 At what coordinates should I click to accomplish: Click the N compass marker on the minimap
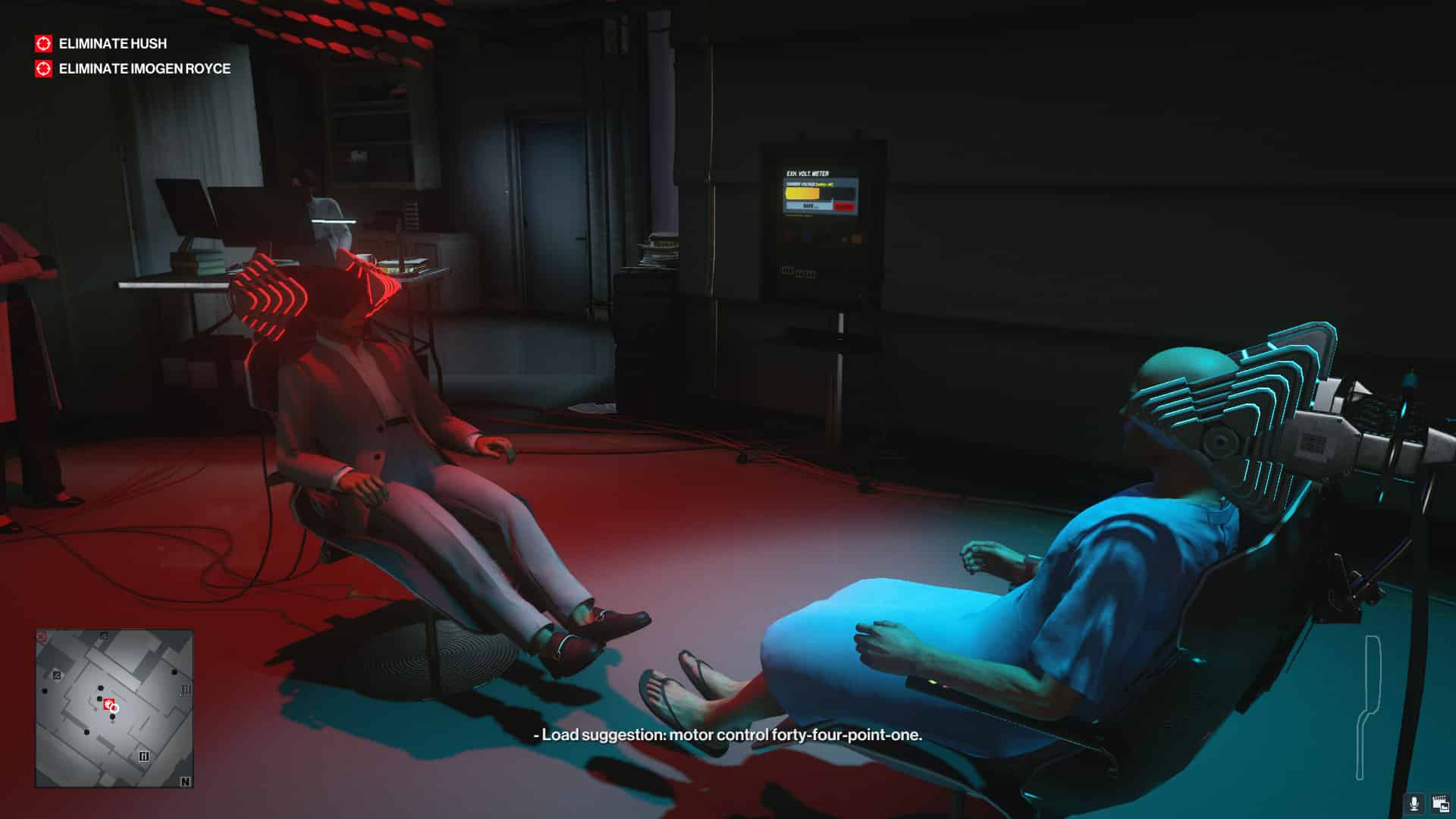186,781
